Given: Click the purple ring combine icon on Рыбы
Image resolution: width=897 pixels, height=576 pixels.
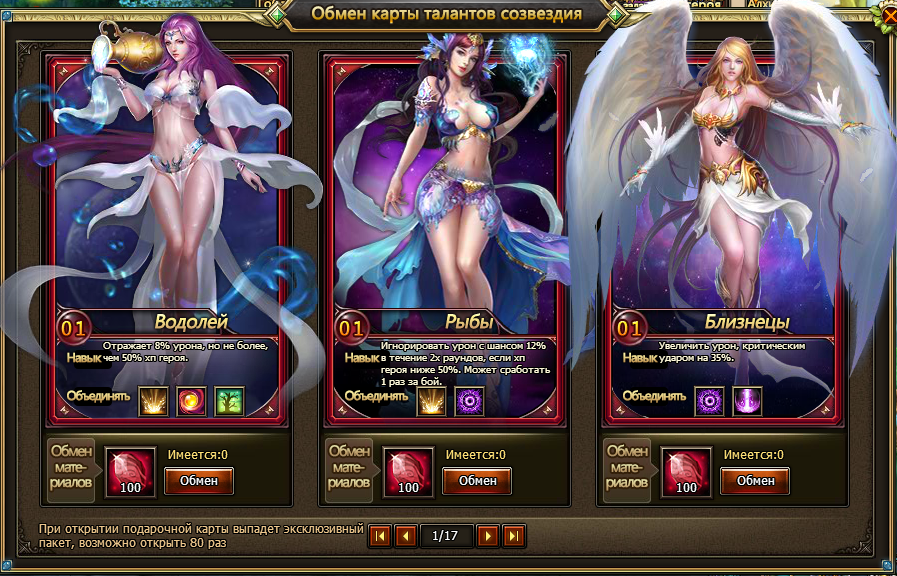Looking at the screenshot, I should (x=469, y=401).
